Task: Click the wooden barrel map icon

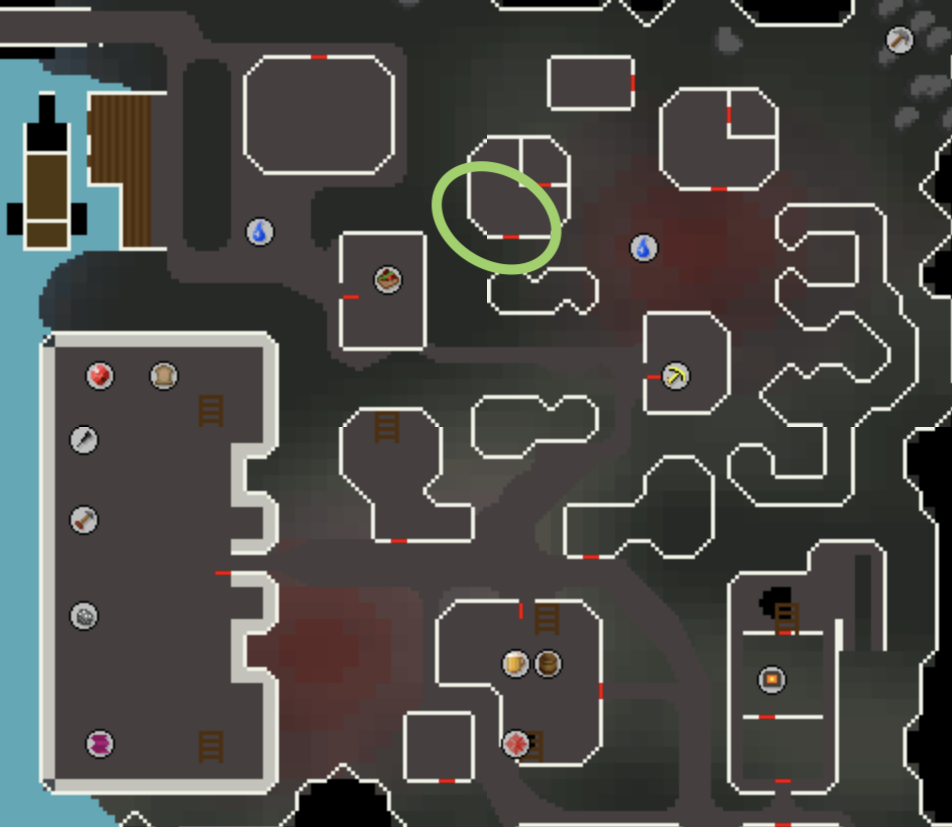Action: coord(548,664)
